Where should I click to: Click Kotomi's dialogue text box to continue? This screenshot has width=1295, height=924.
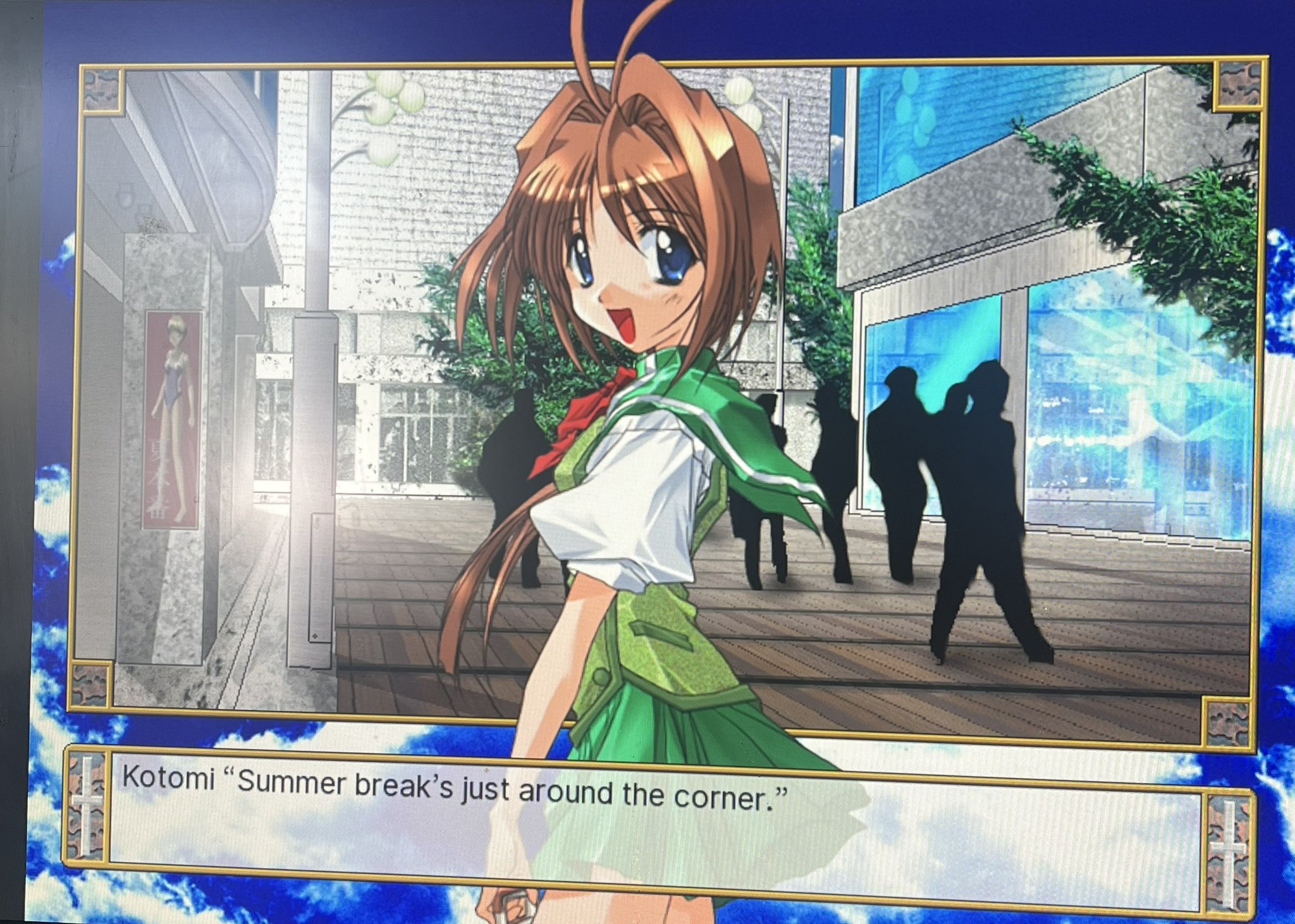658,822
